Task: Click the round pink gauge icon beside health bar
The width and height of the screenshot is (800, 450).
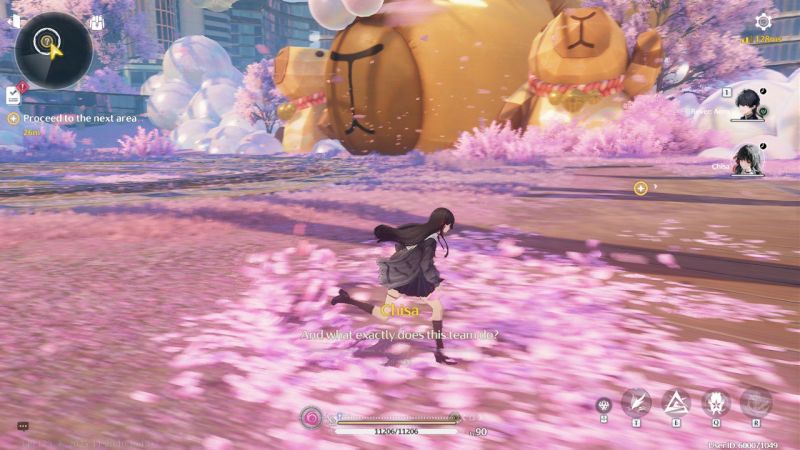Action: click(312, 416)
